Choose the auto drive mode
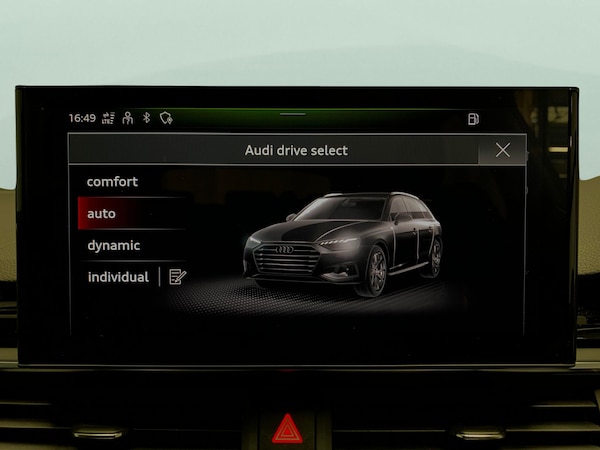600x450 pixels. tap(101, 214)
